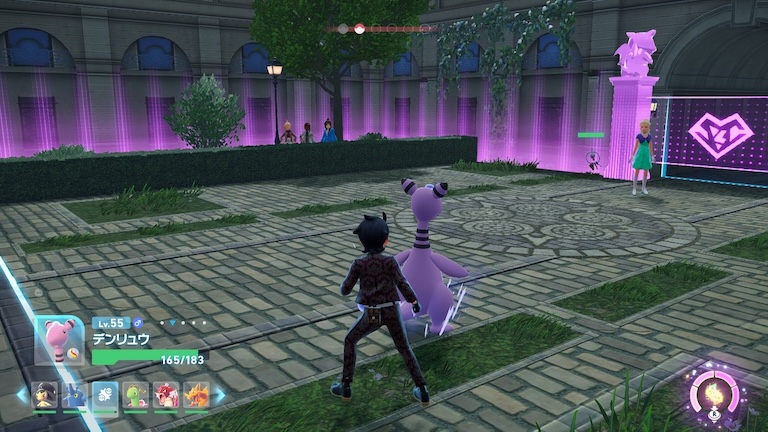Choose Charizard from the party bar
Screen dimensions: 768x432
196,396
